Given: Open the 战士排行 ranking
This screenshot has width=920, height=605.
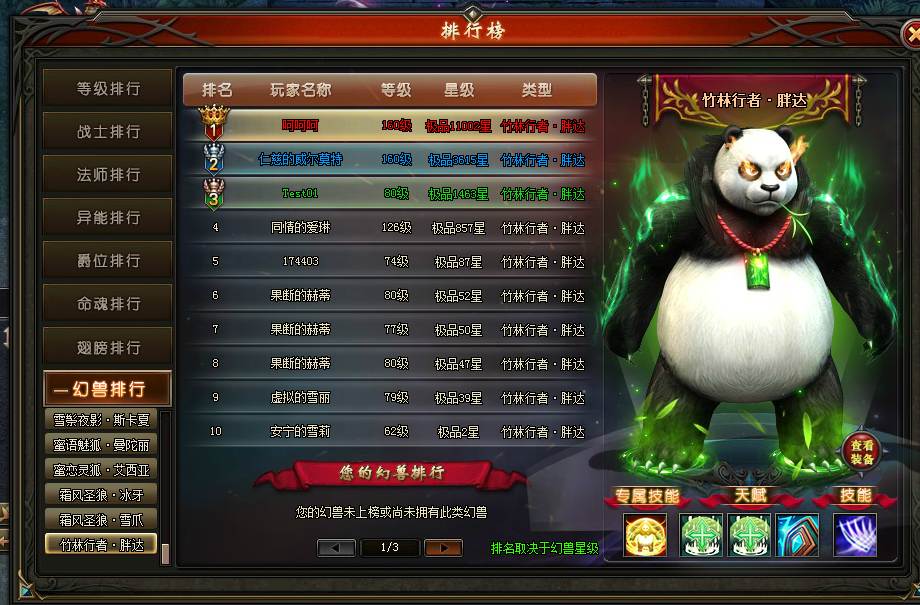Looking at the screenshot, I should [108, 132].
